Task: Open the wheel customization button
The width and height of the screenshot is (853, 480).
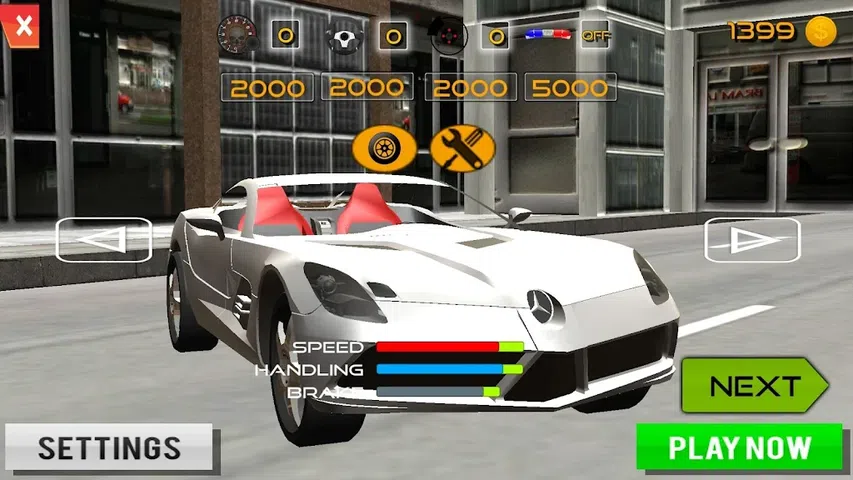Action: 382,149
